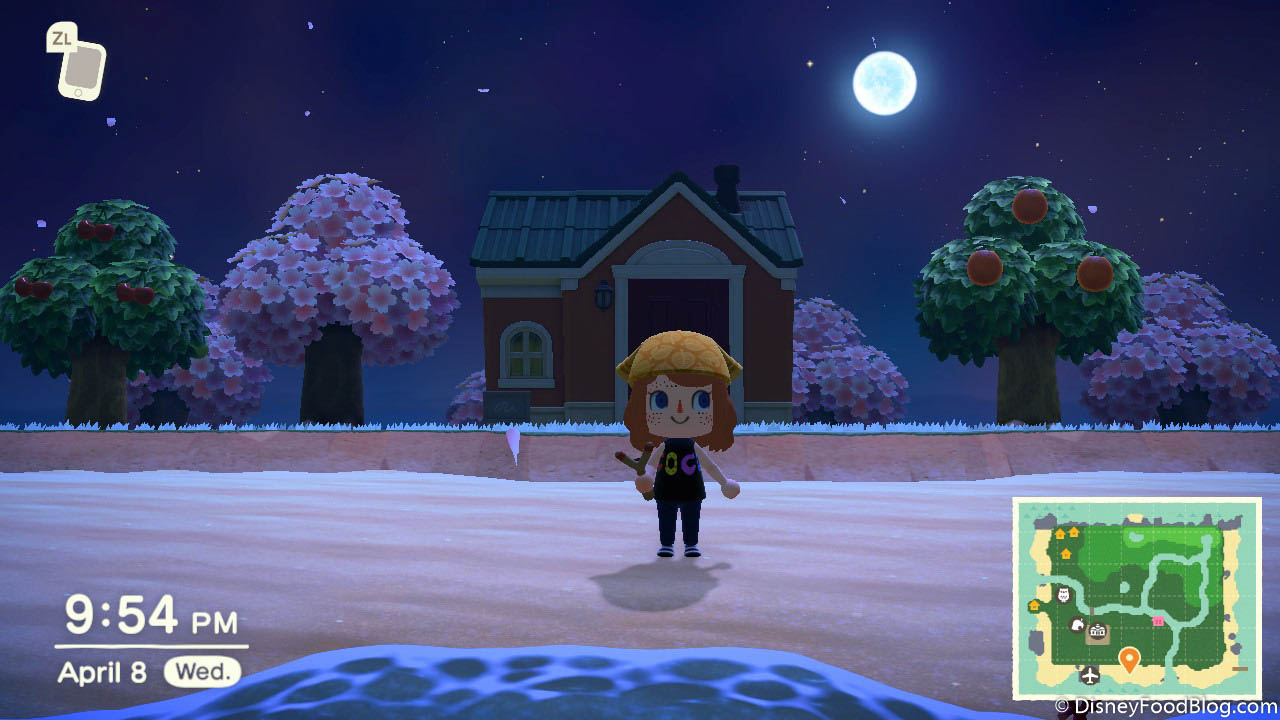Click the airport airplane marker on minimap
Viewport: 1280px width, 720px height.
[1089, 675]
